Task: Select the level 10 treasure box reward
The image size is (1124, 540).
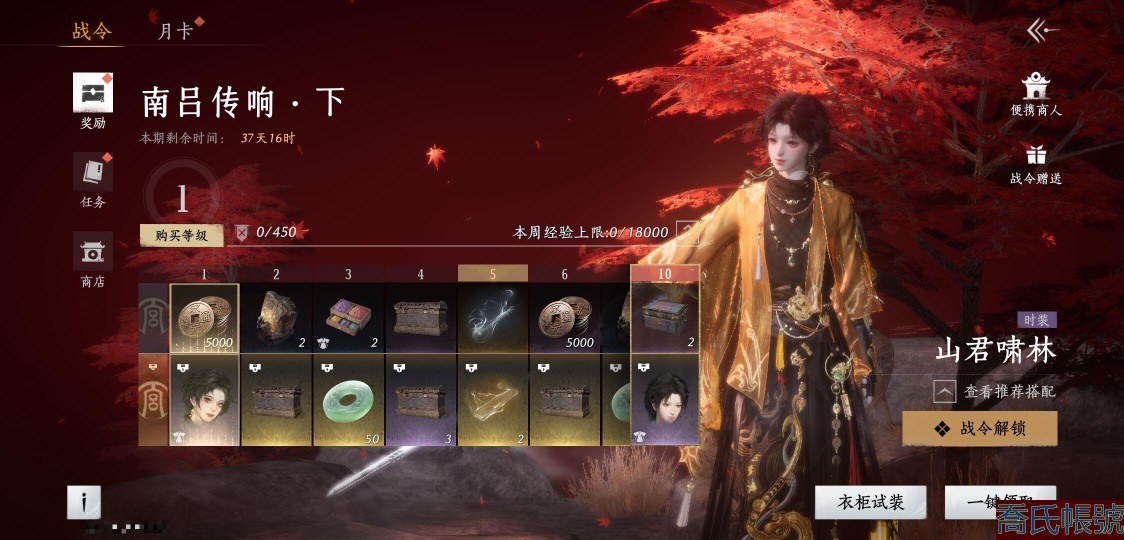Action: [665, 318]
